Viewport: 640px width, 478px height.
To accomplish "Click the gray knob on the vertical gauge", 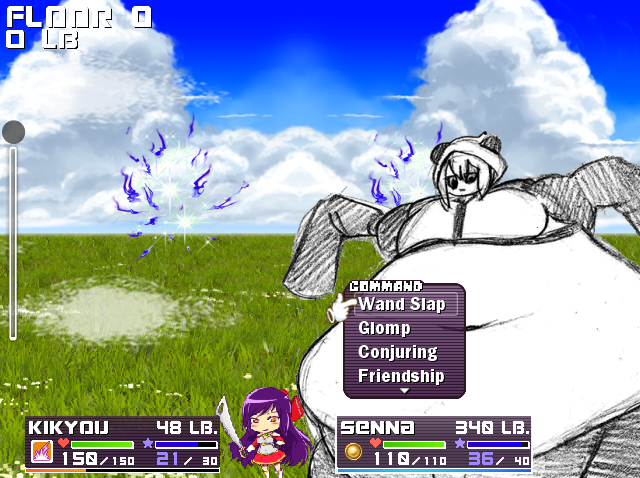I will coord(14,132).
